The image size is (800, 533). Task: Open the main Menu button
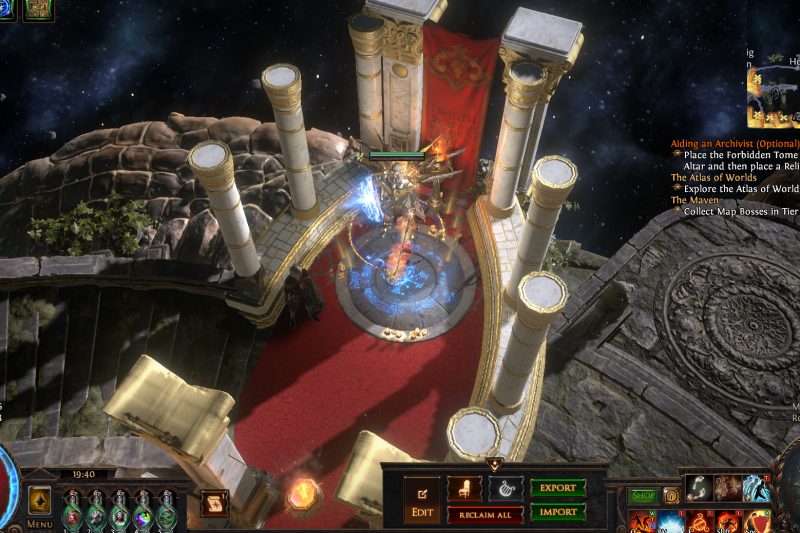pyautogui.click(x=40, y=523)
